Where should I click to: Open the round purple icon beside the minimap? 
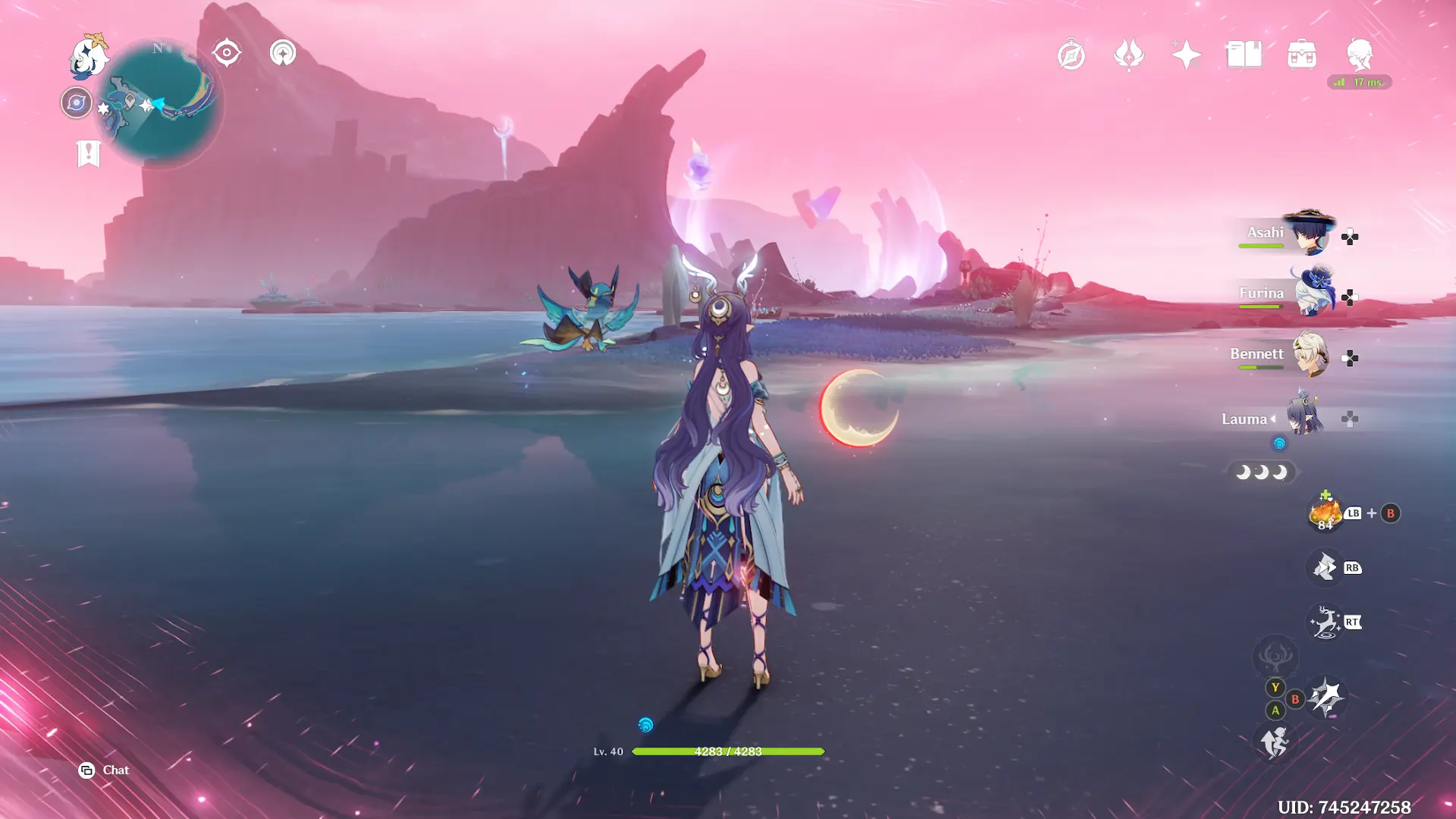[x=77, y=102]
